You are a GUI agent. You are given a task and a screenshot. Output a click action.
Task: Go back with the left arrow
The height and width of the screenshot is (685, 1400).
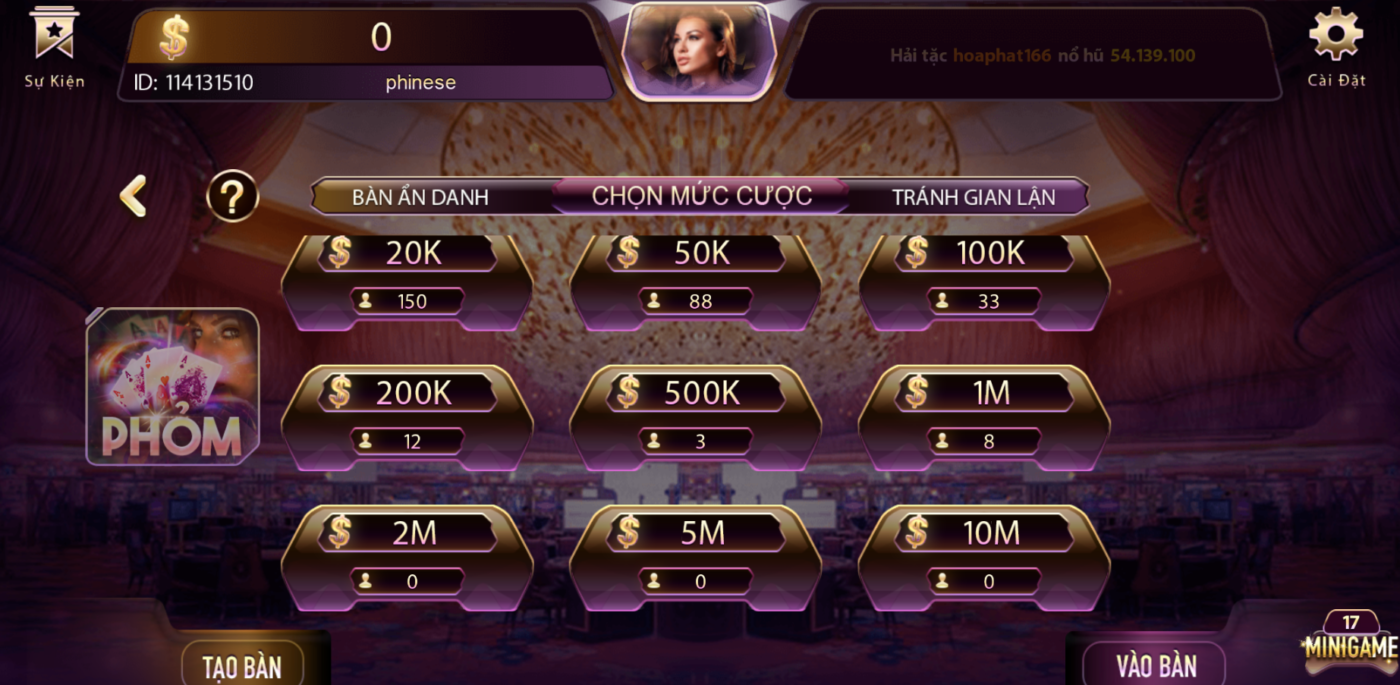(x=133, y=196)
